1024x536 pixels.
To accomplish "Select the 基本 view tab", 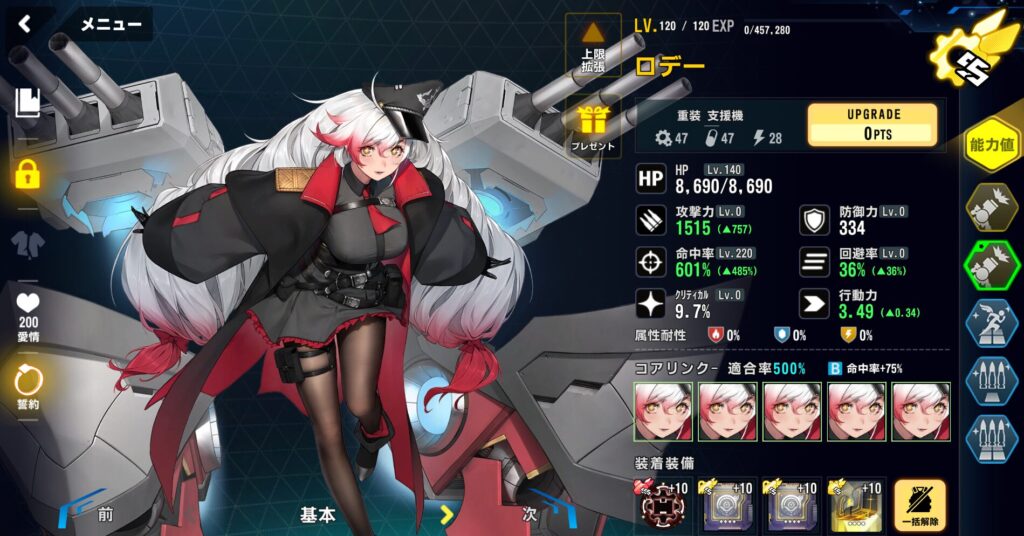I will pyautogui.click(x=318, y=515).
